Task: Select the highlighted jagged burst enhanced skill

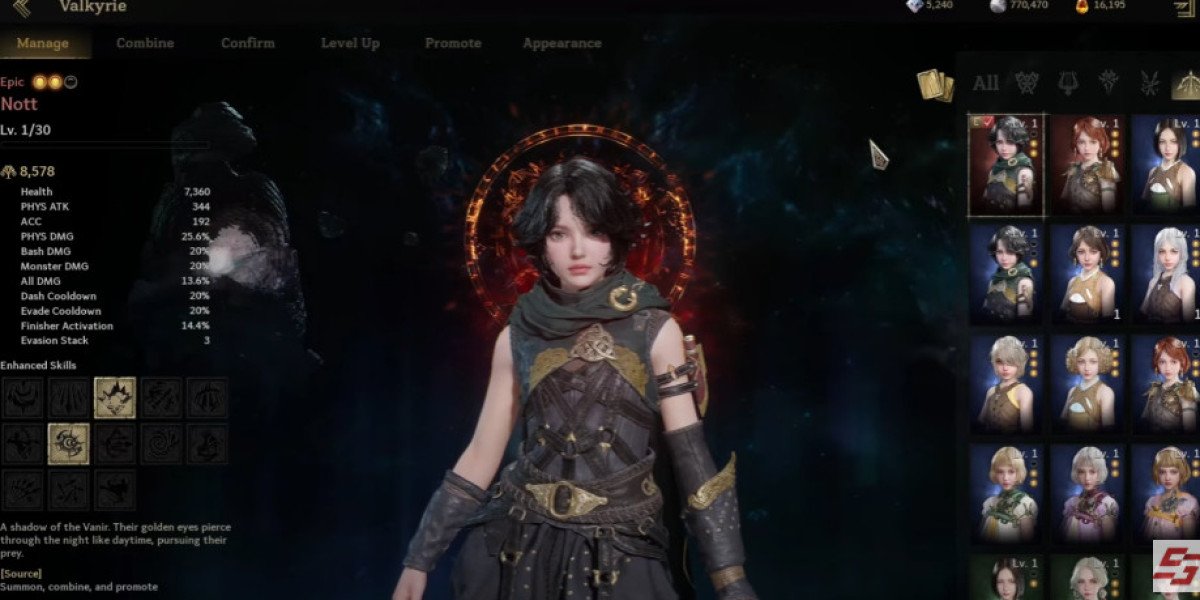Action: click(115, 397)
